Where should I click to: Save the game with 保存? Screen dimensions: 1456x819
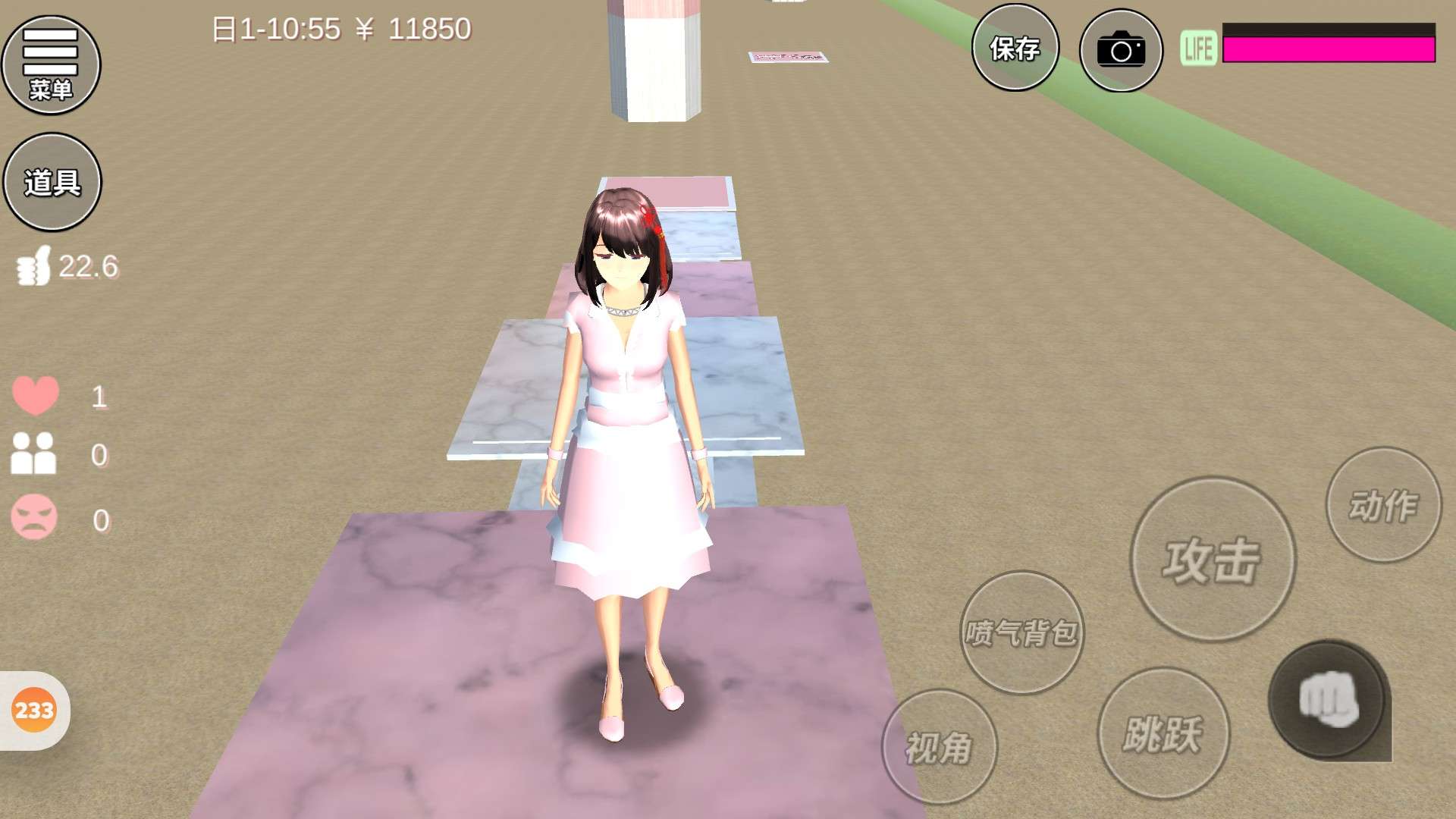pyautogui.click(x=1015, y=49)
